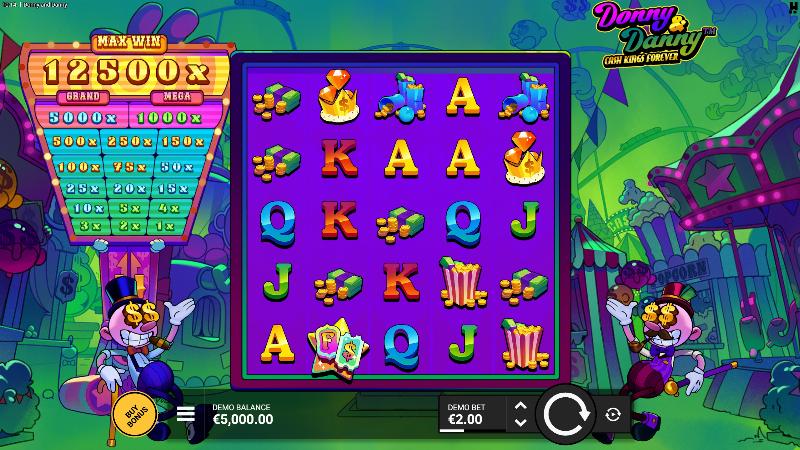Increase the demo bet with the up arrow
The image size is (800, 450).
coord(519,406)
